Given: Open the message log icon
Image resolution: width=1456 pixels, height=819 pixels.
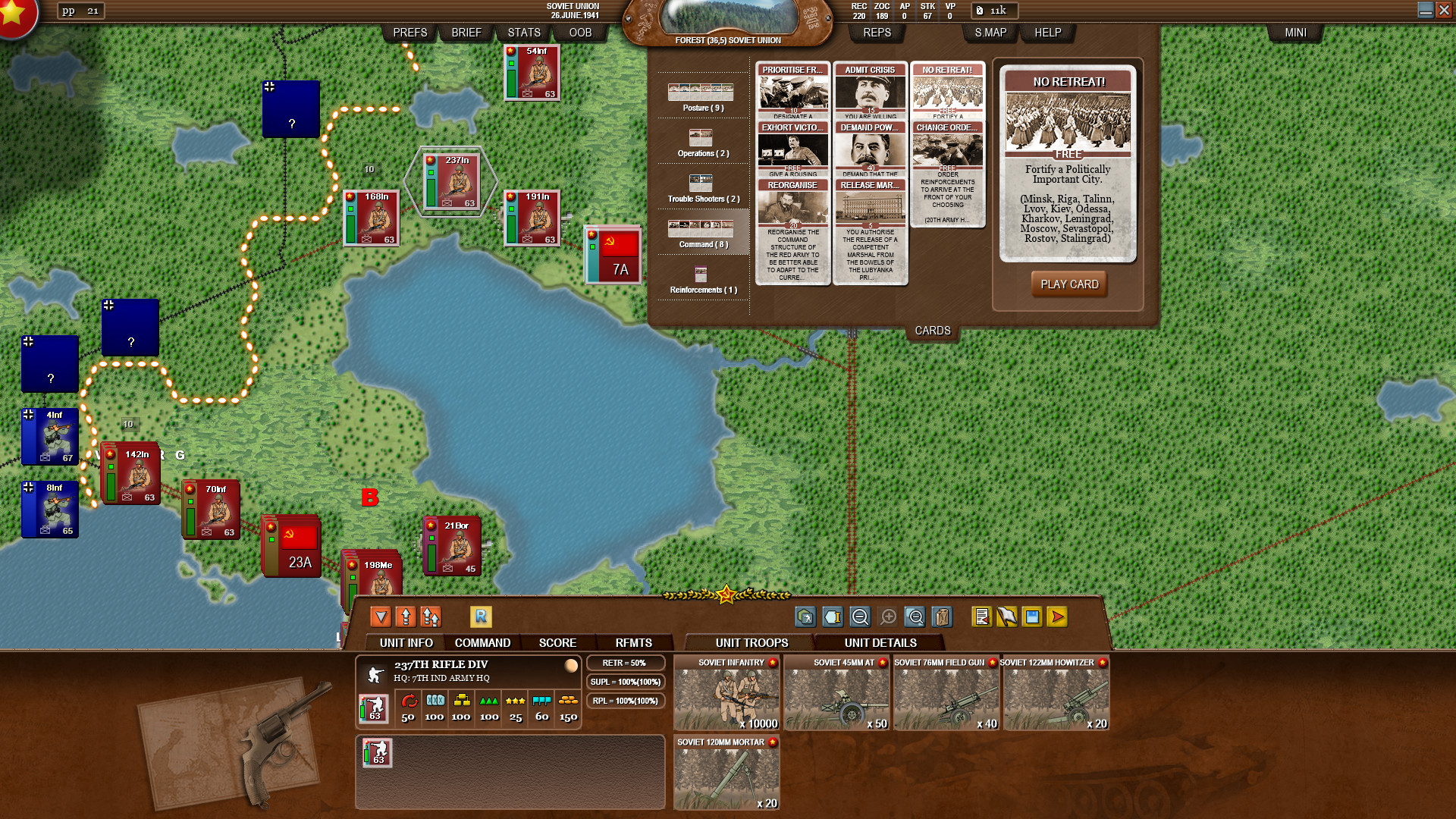Looking at the screenshot, I should coord(982,617).
